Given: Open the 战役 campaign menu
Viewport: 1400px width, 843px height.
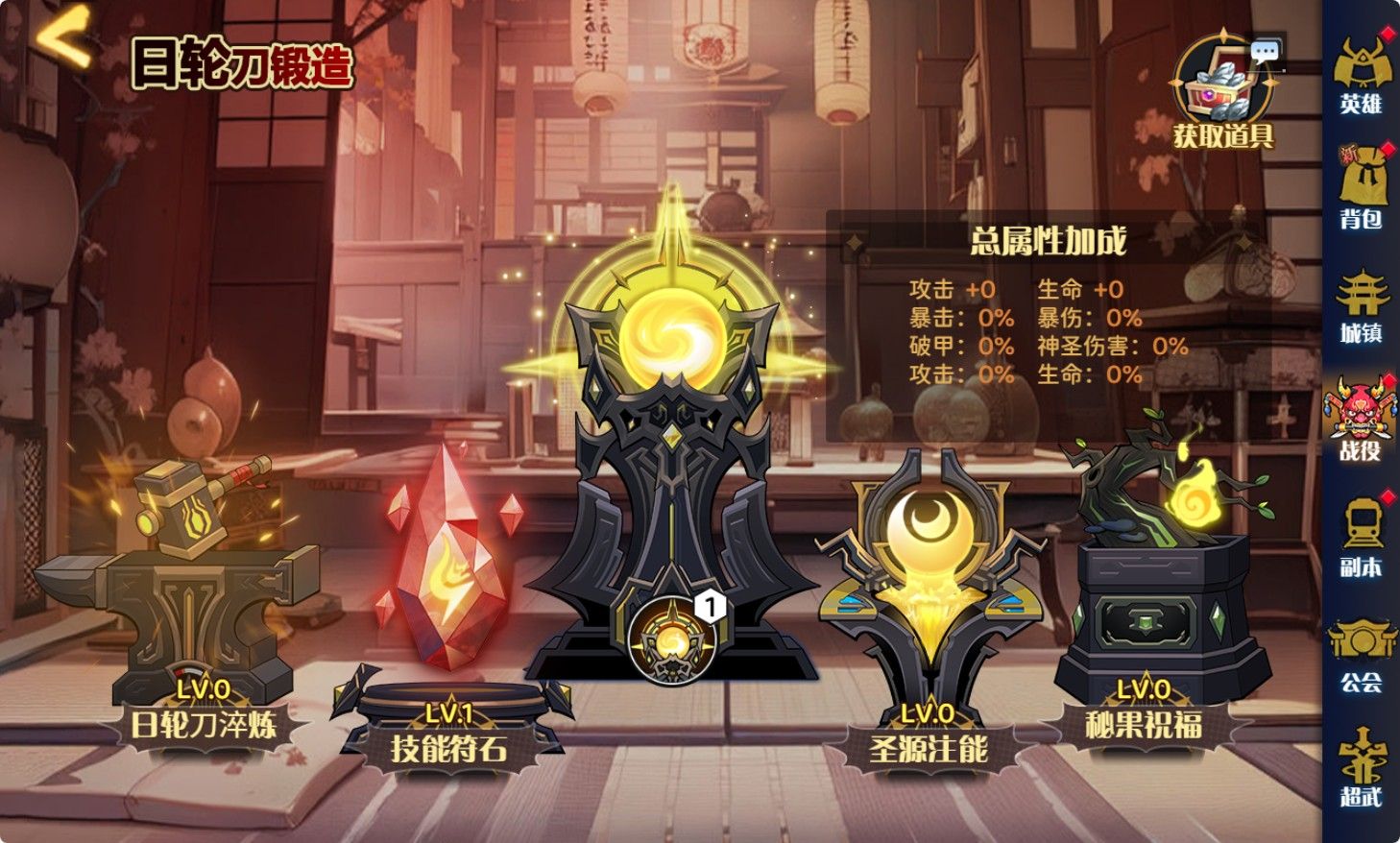Looking at the screenshot, I should tap(1361, 419).
